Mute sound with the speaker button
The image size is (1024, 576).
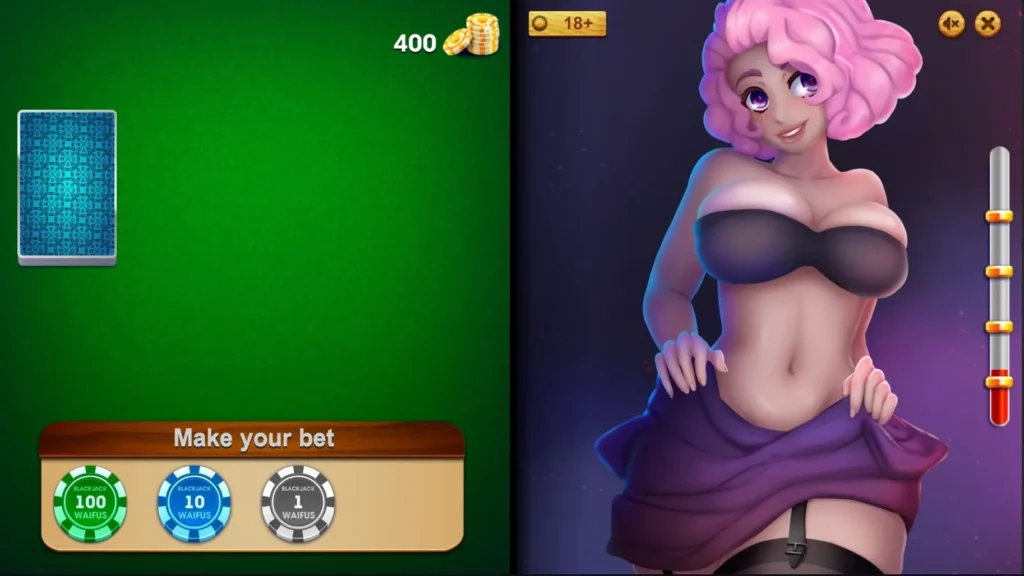[951, 23]
